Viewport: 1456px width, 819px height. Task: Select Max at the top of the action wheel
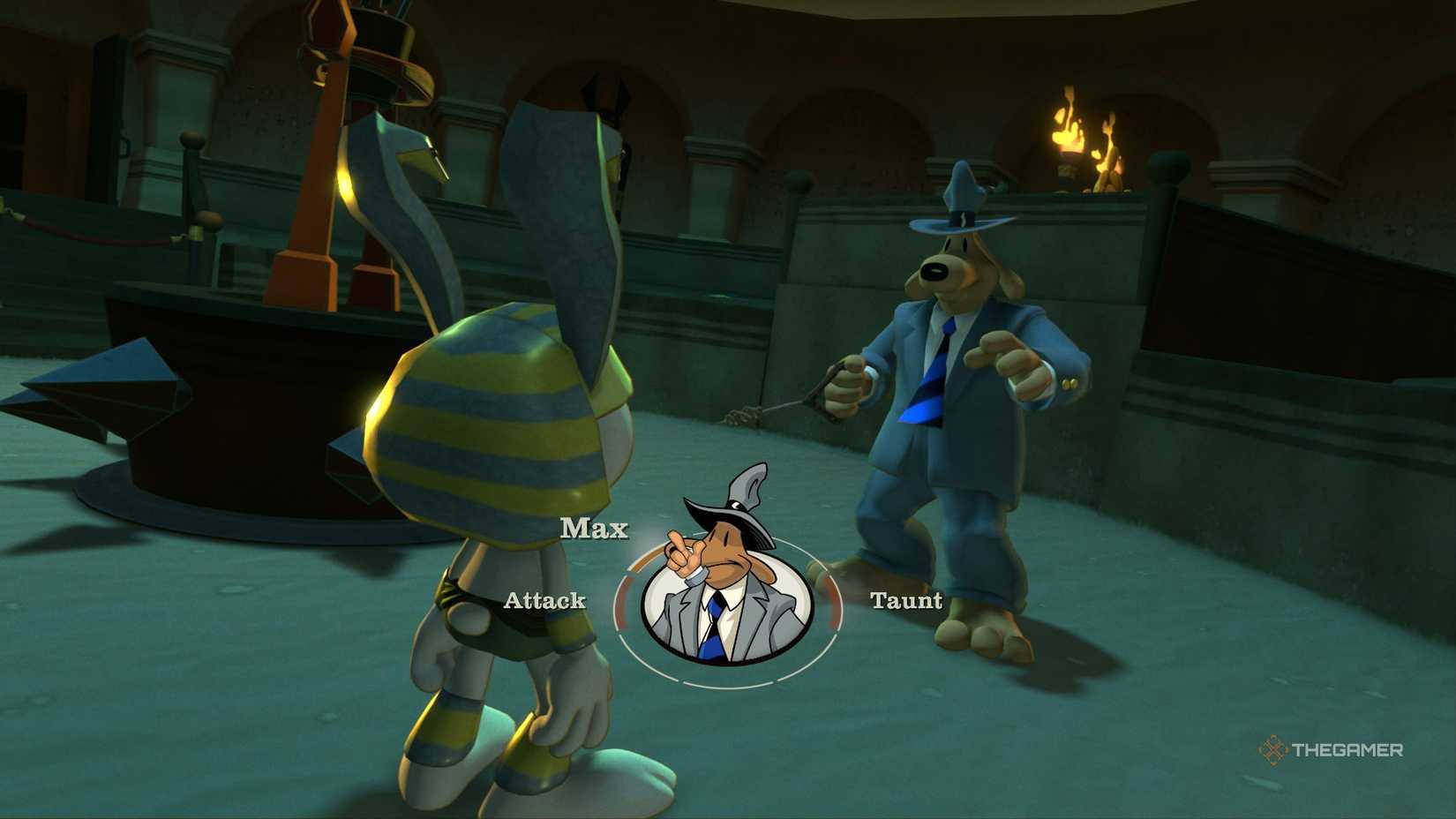tap(595, 529)
